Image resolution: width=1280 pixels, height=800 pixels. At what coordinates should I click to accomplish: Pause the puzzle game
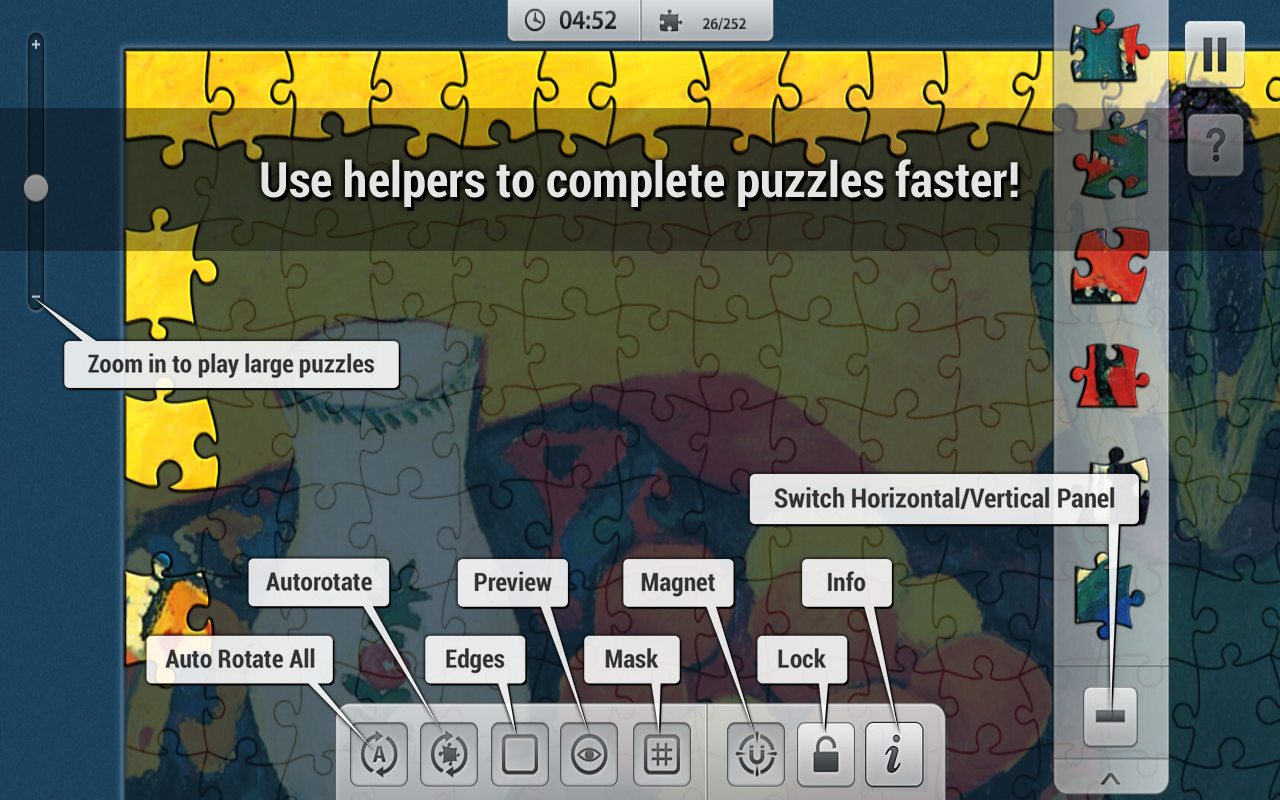point(1215,55)
